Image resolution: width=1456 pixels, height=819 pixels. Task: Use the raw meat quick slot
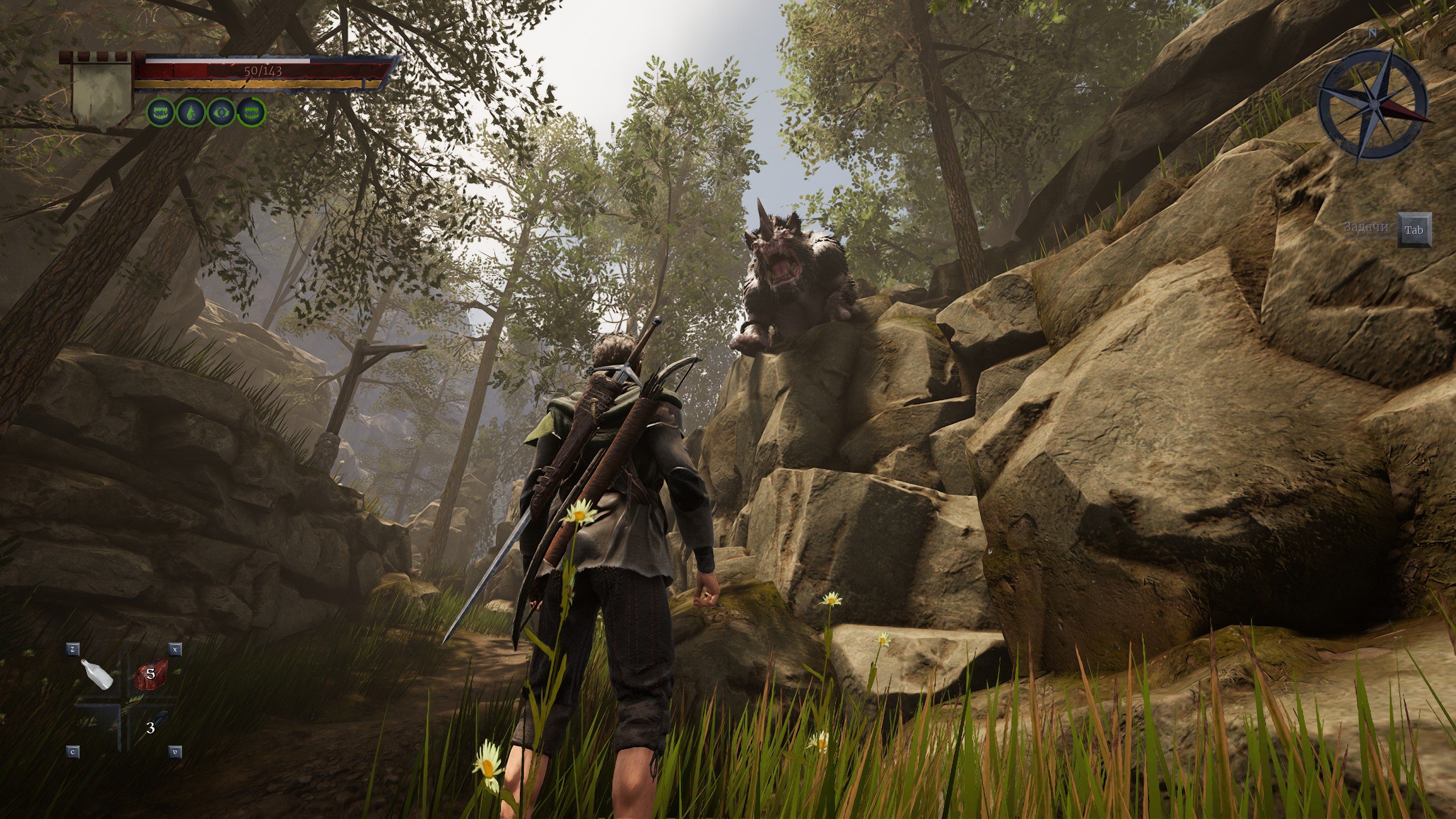(x=150, y=675)
